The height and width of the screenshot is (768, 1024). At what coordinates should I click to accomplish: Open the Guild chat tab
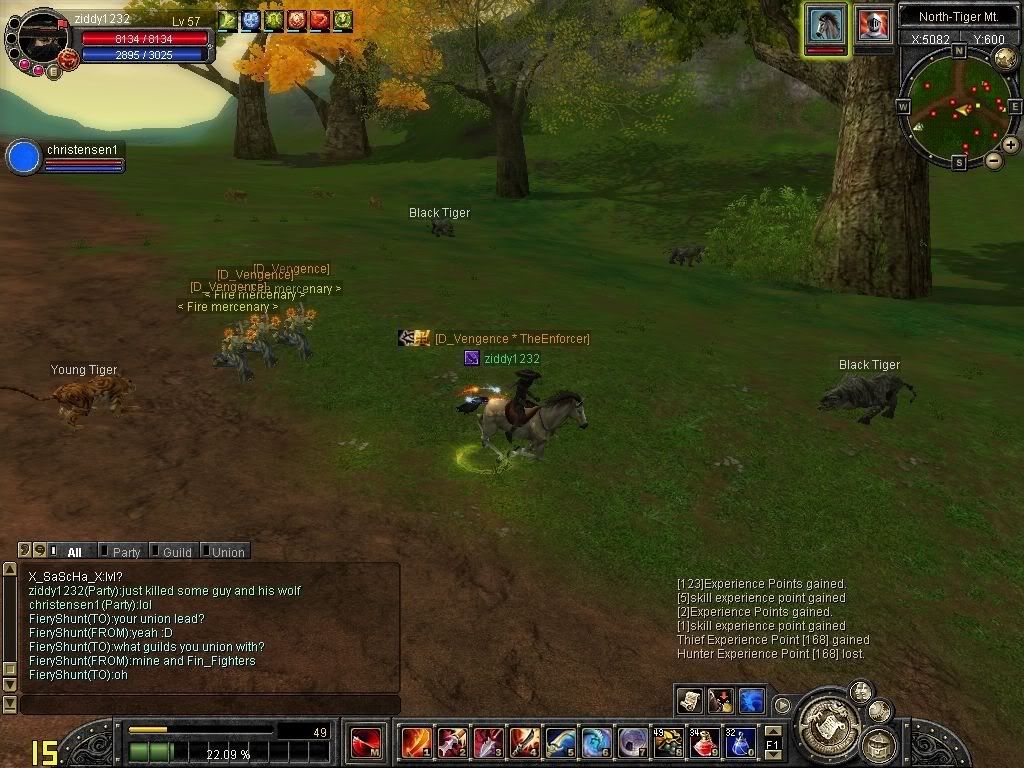pos(176,552)
